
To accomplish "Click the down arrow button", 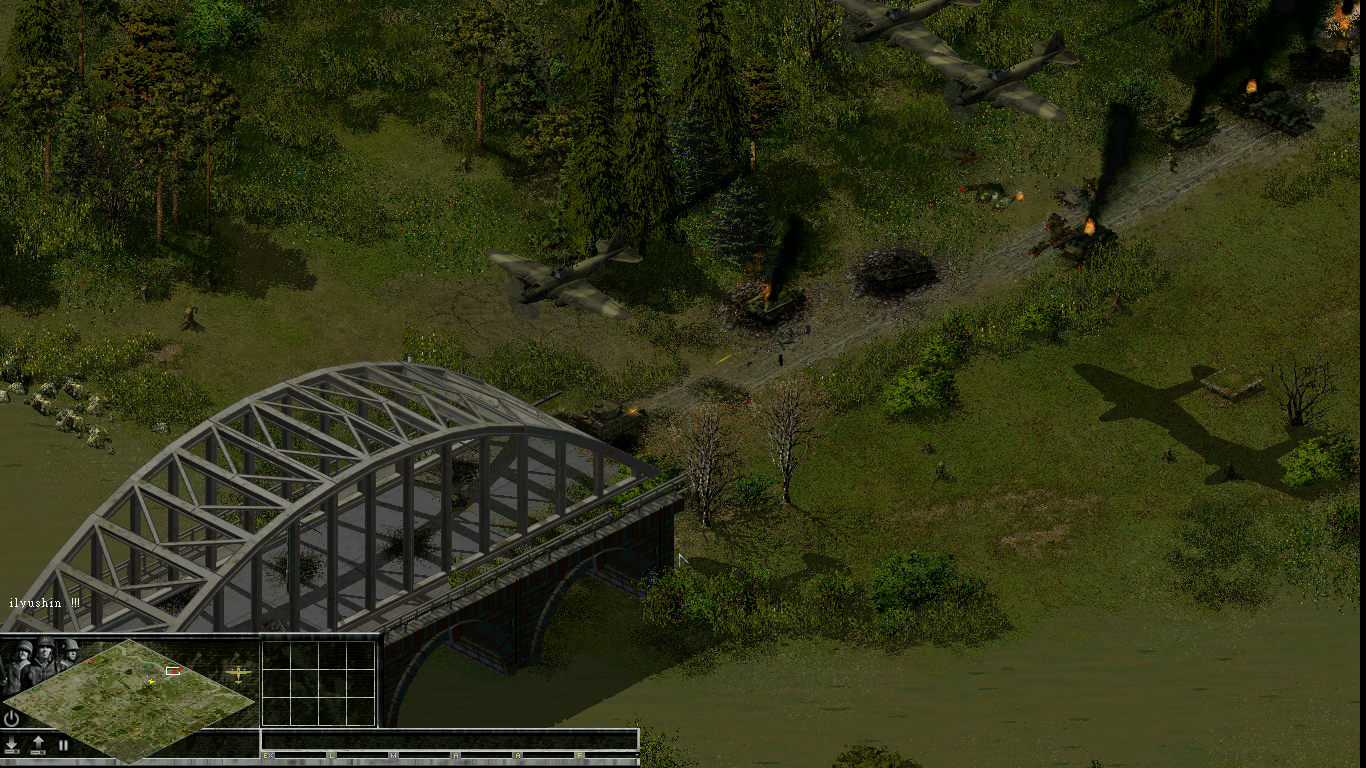I will point(12,745).
